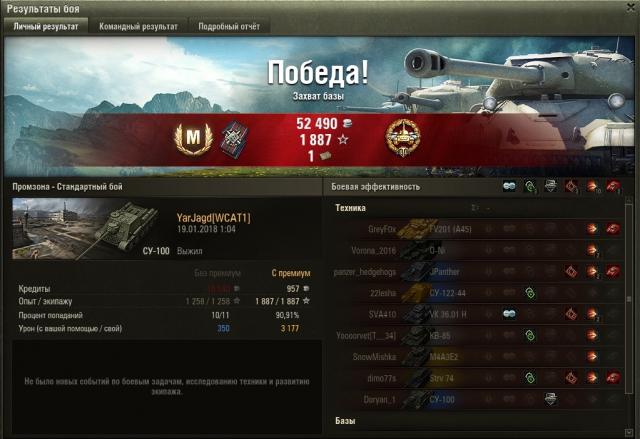Screen dimensions: 640x439
Task: Click the spotting binoculars icon in efficiency header
Action: pyautogui.click(x=509, y=187)
